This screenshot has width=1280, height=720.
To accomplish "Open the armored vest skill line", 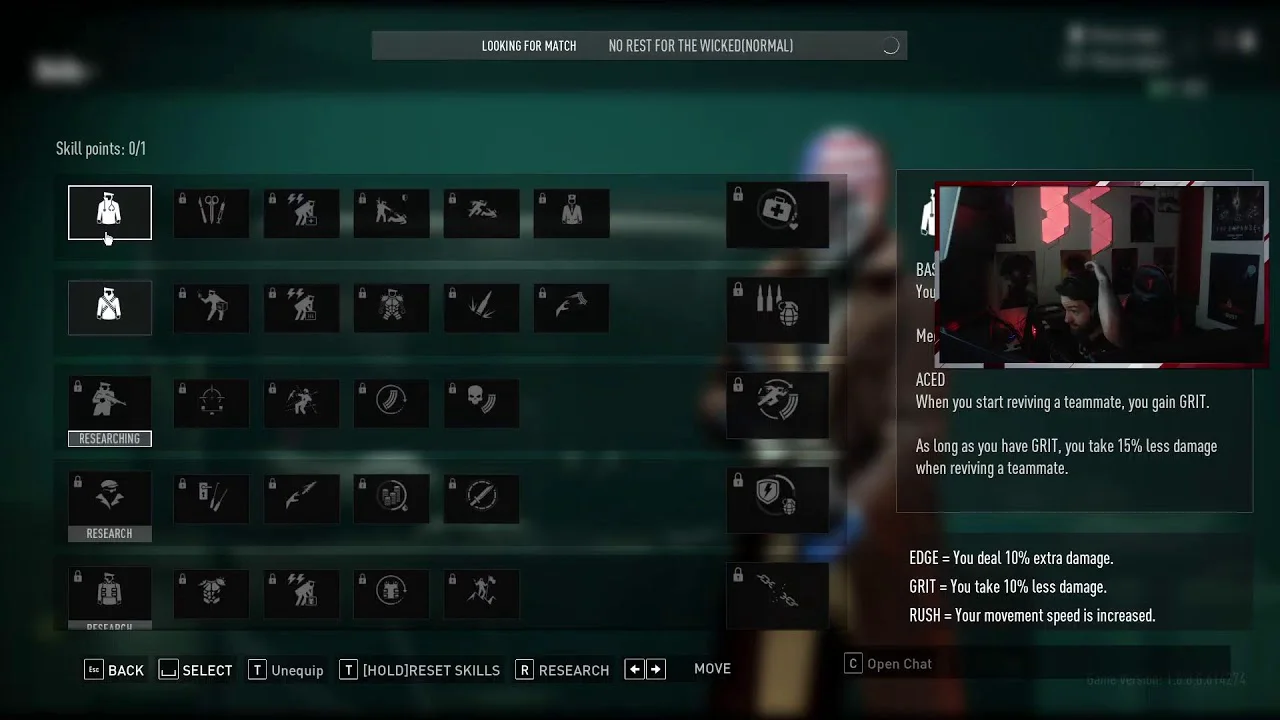I will pos(110,592).
